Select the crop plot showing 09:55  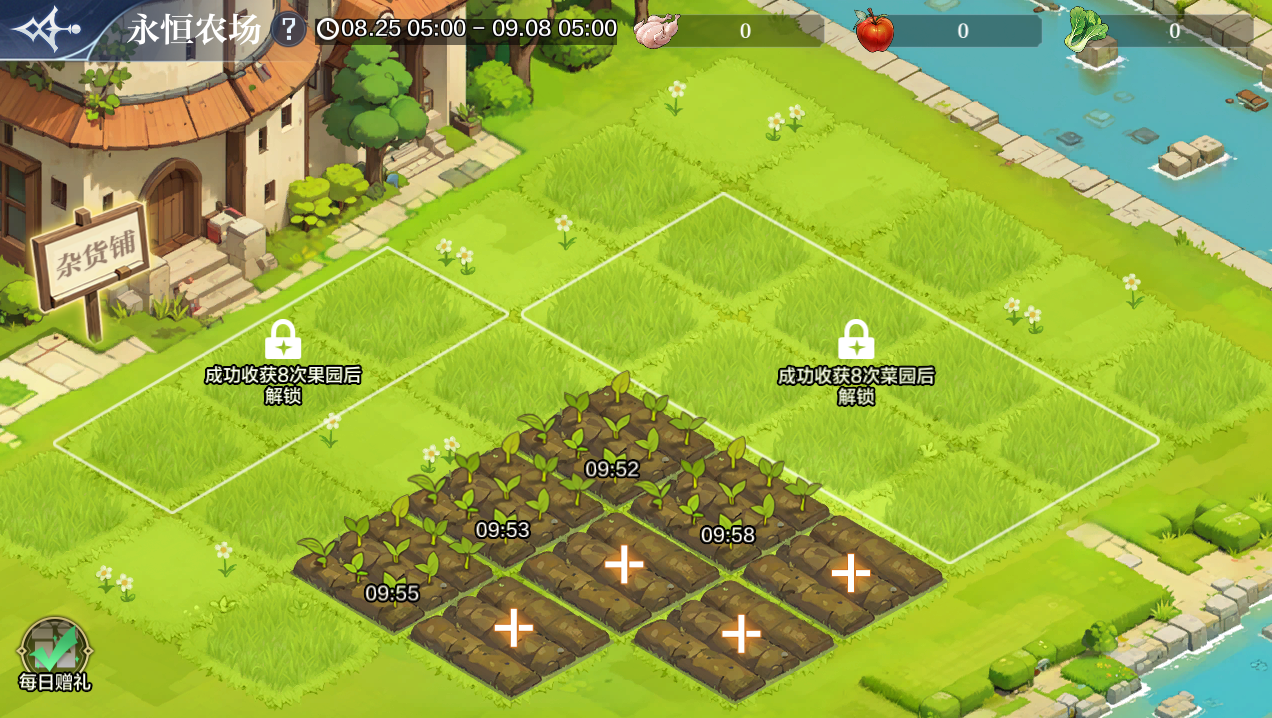391,566
